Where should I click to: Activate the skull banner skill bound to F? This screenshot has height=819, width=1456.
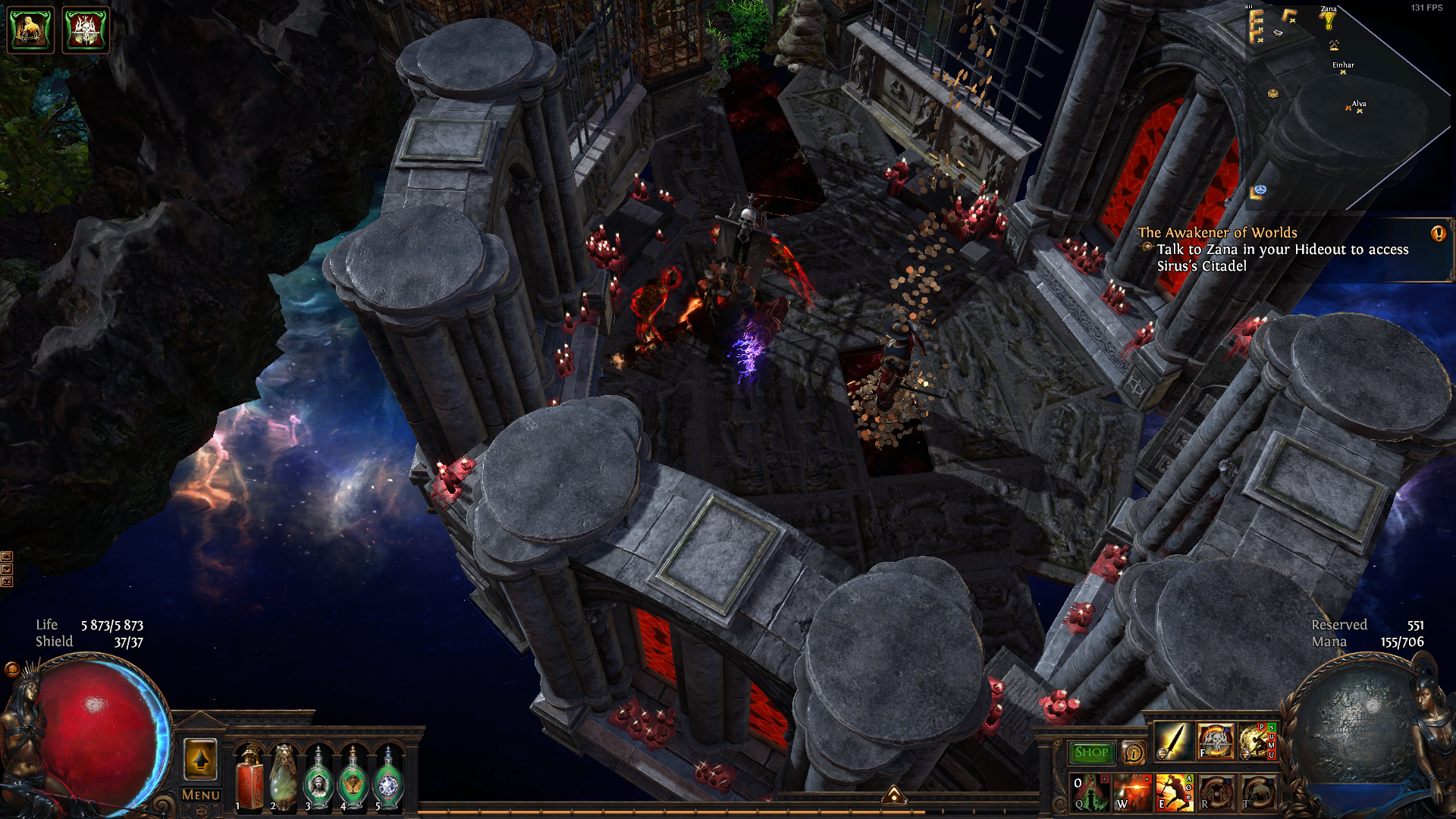point(1215,741)
